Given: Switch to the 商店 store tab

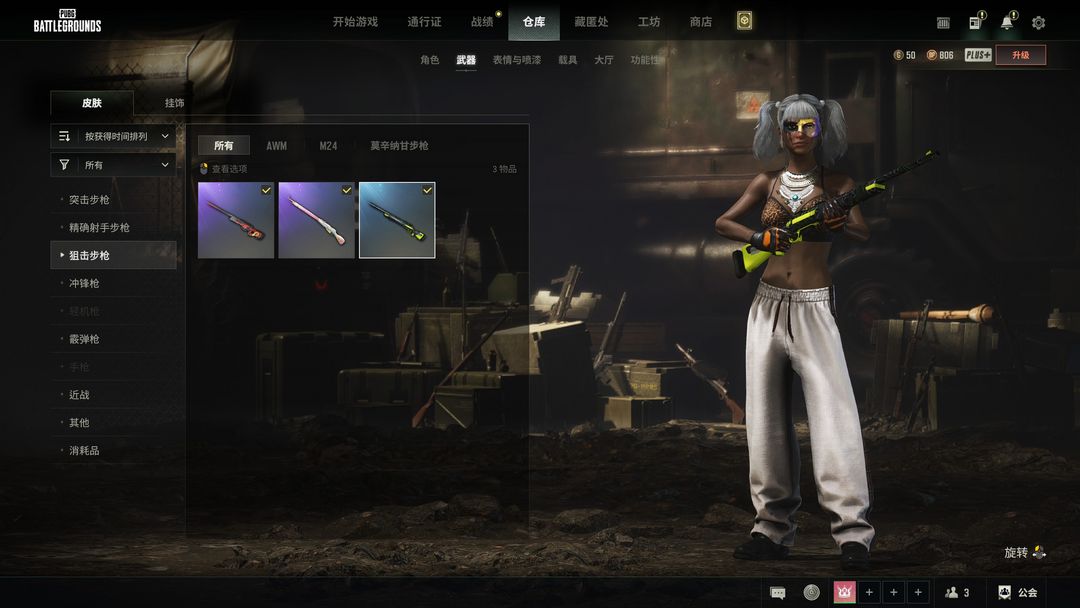Looking at the screenshot, I should point(701,22).
